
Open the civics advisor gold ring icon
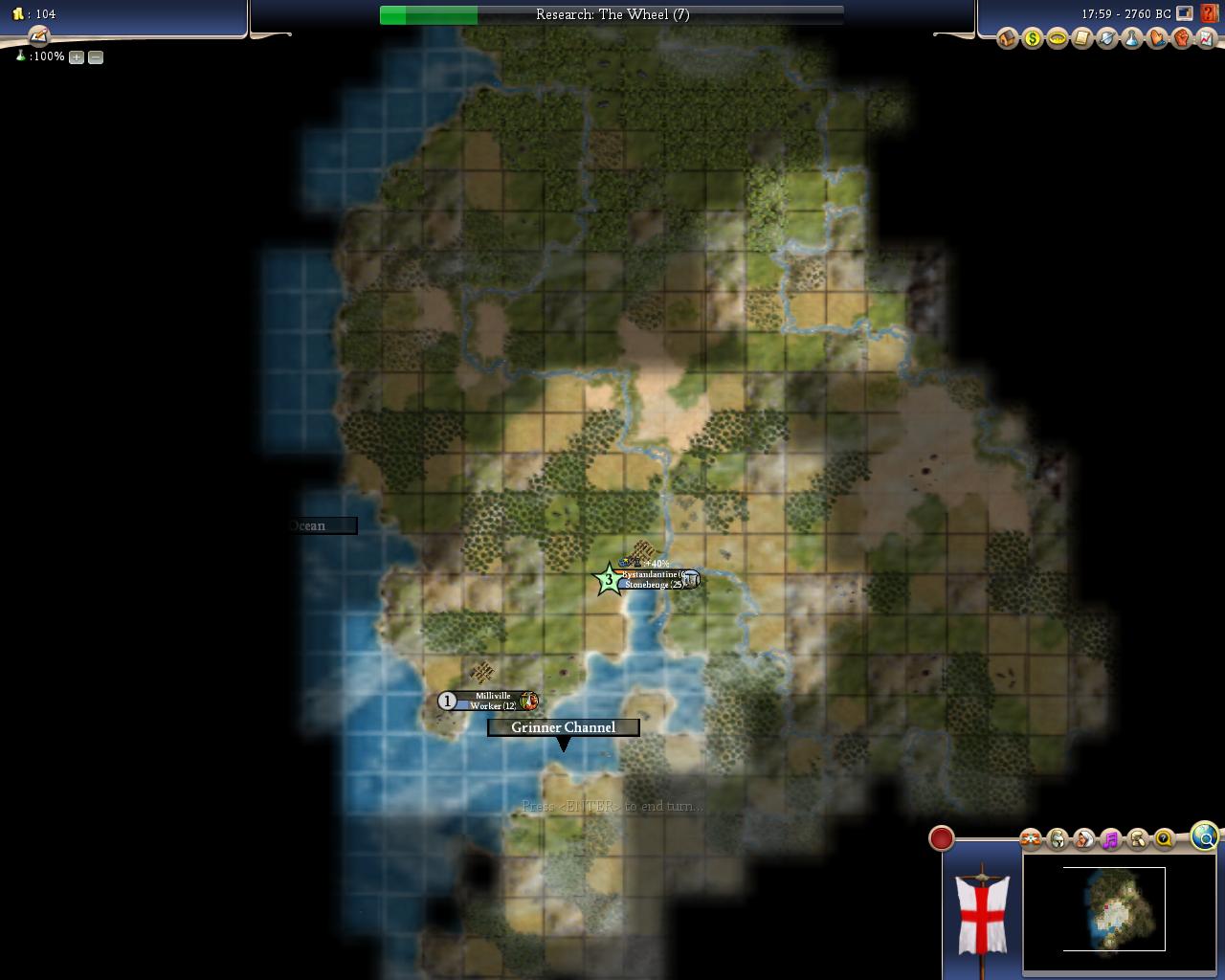pyautogui.click(x=1057, y=38)
